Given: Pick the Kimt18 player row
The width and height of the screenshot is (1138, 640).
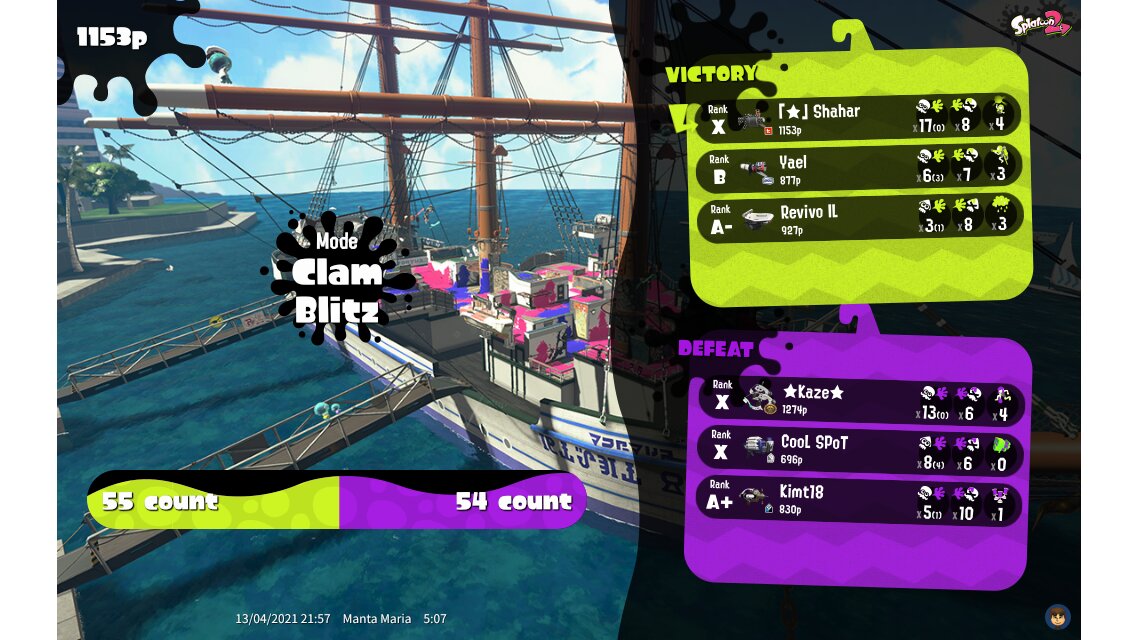Looking at the screenshot, I should [x=858, y=499].
